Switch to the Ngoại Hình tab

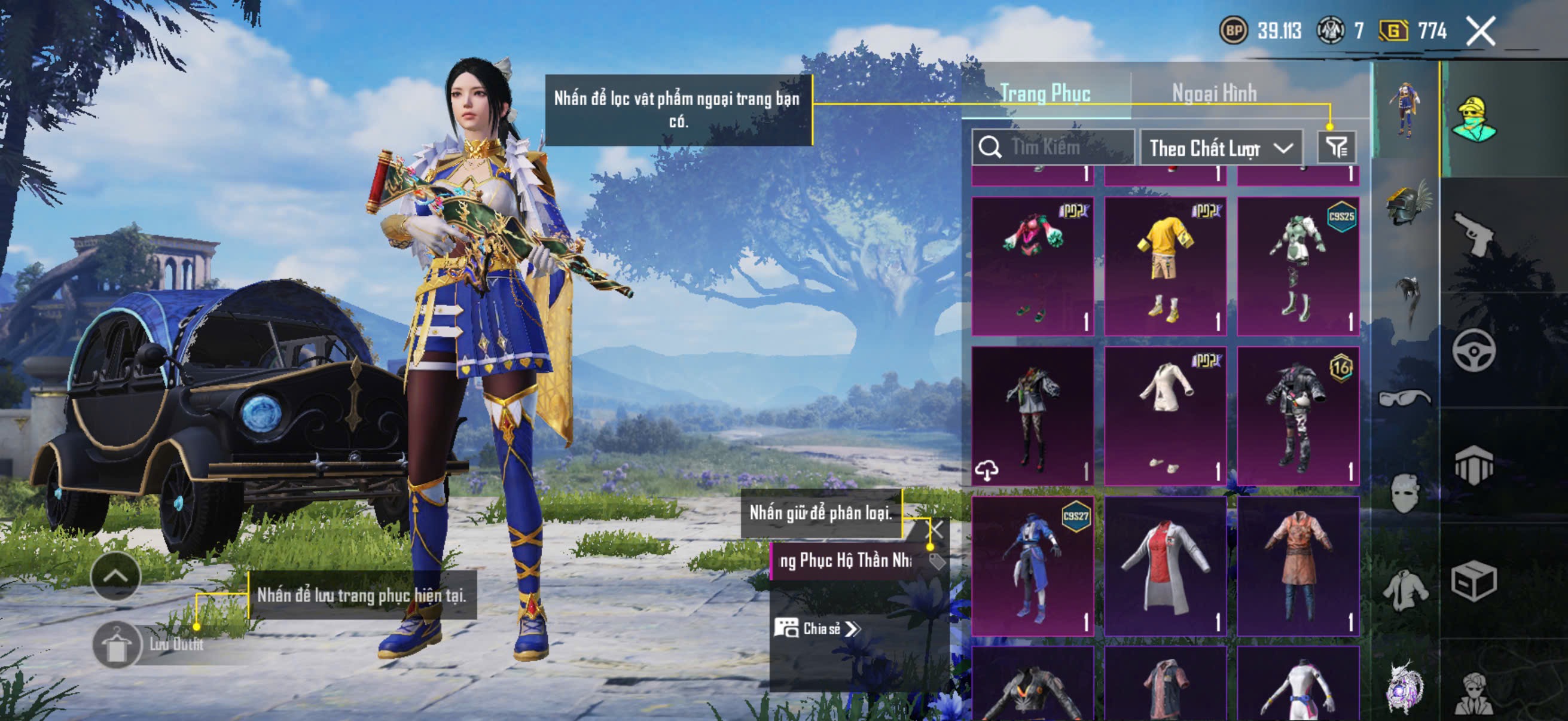[1214, 94]
